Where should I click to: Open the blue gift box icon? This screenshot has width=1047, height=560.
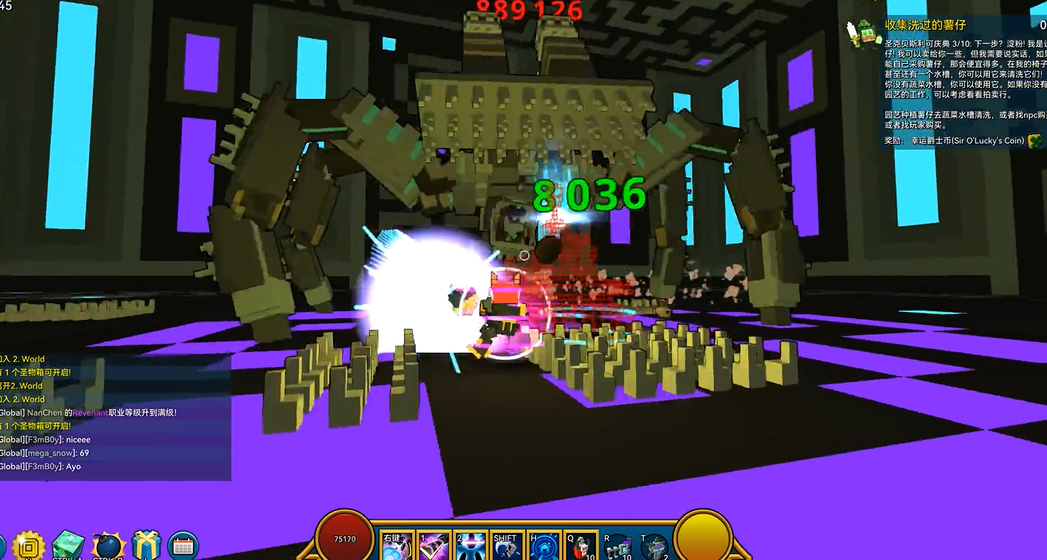146,546
